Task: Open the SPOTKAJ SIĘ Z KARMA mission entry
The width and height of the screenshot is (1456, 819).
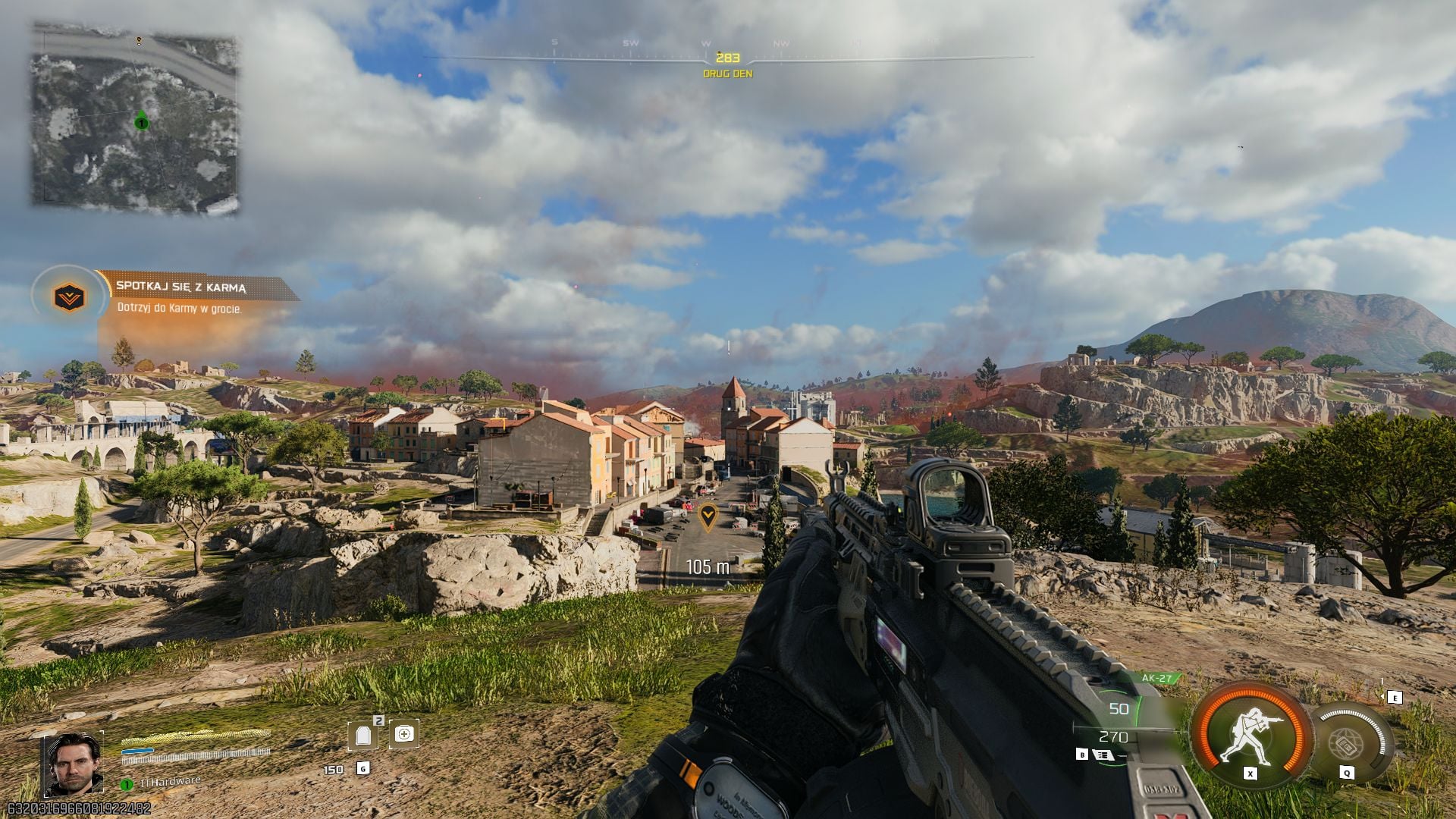Action: pyautogui.click(x=182, y=287)
